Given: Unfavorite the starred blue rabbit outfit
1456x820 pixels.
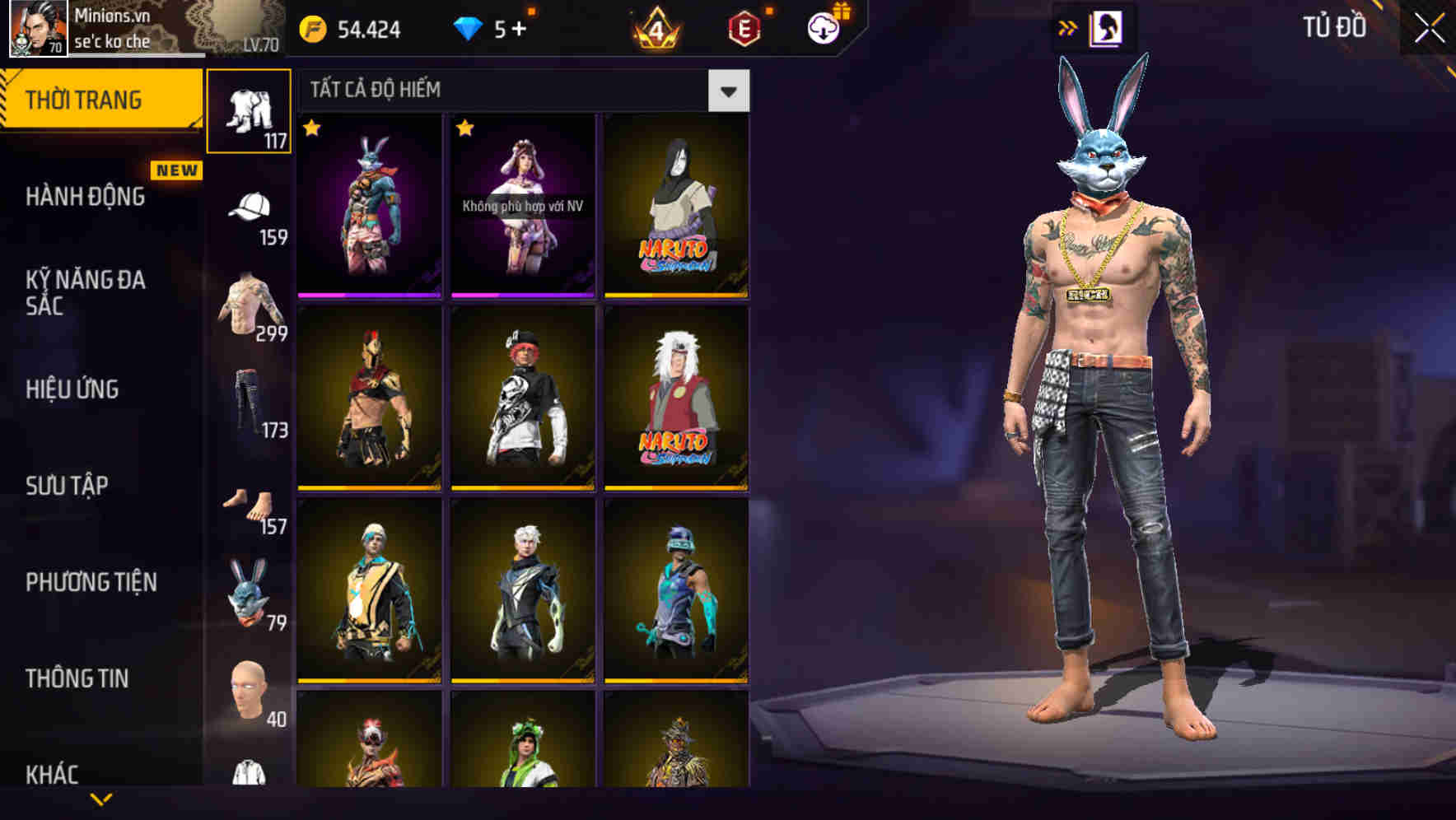Looking at the screenshot, I should coord(311,128).
